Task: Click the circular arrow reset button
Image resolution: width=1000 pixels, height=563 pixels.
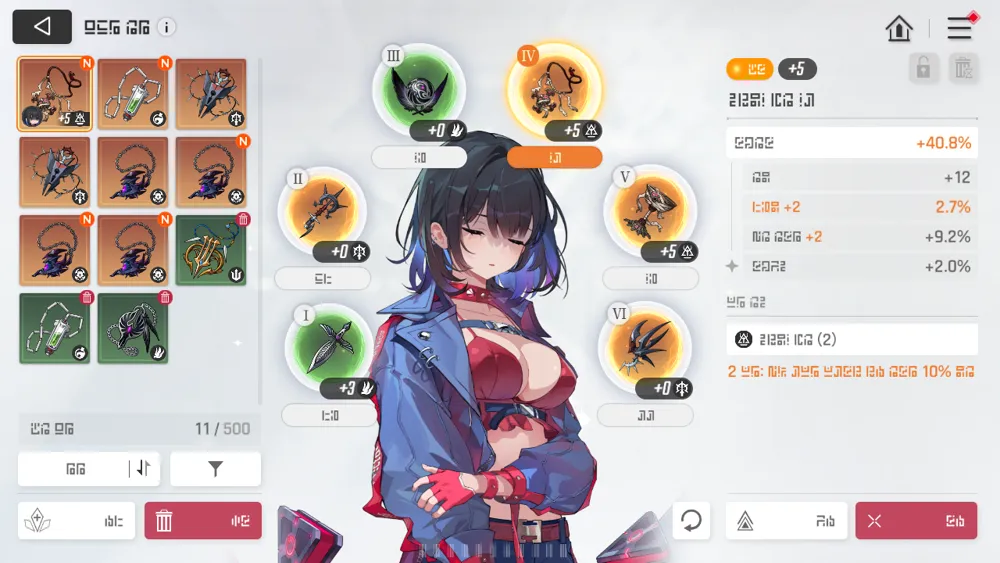Action: 691,520
